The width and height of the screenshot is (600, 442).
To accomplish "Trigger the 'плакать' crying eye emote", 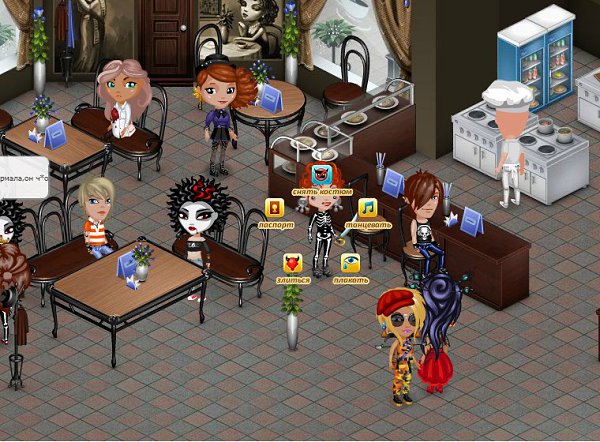I will coord(350,263).
